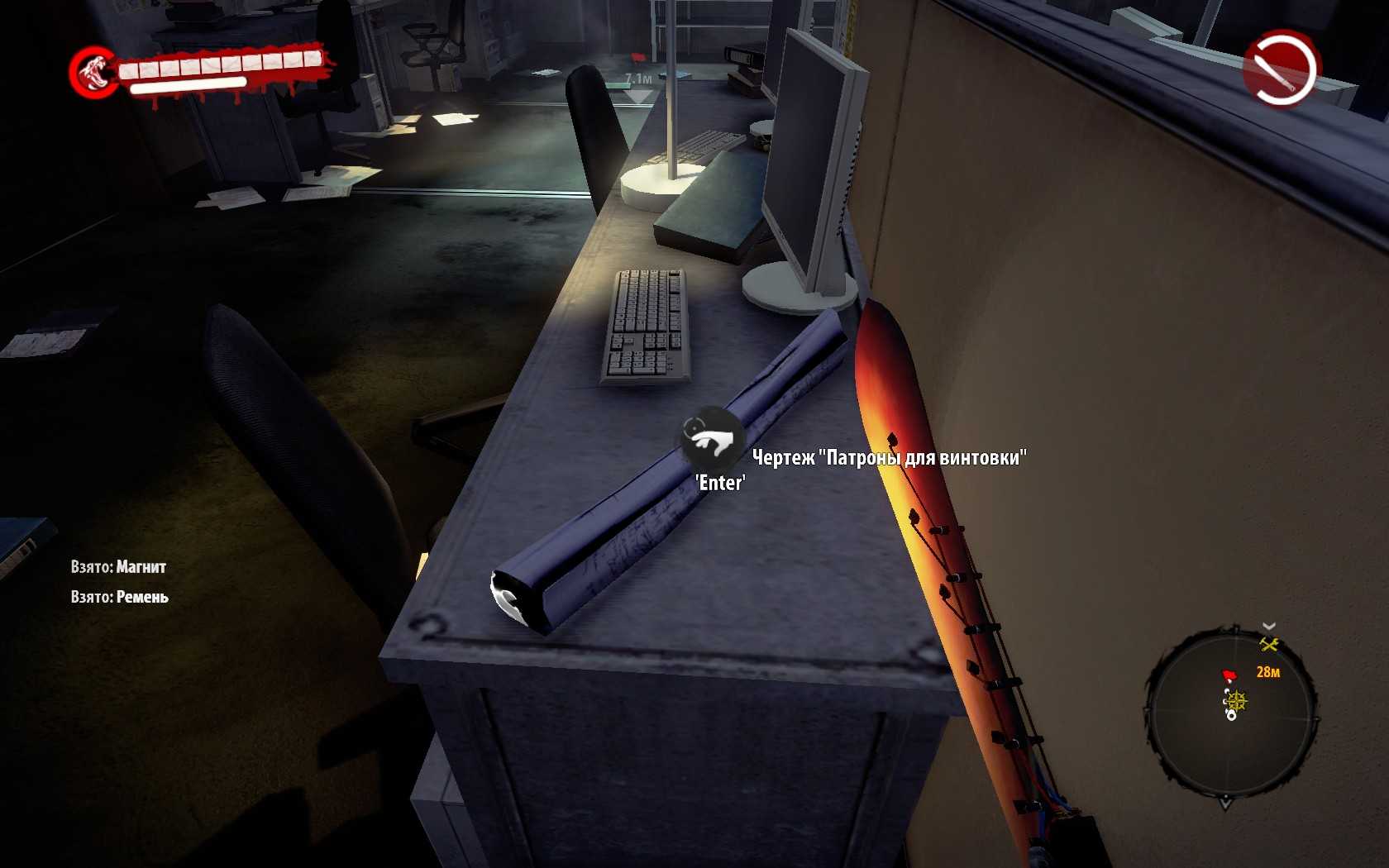
Task: Click the grab hand pickup icon
Action: (710, 438)
